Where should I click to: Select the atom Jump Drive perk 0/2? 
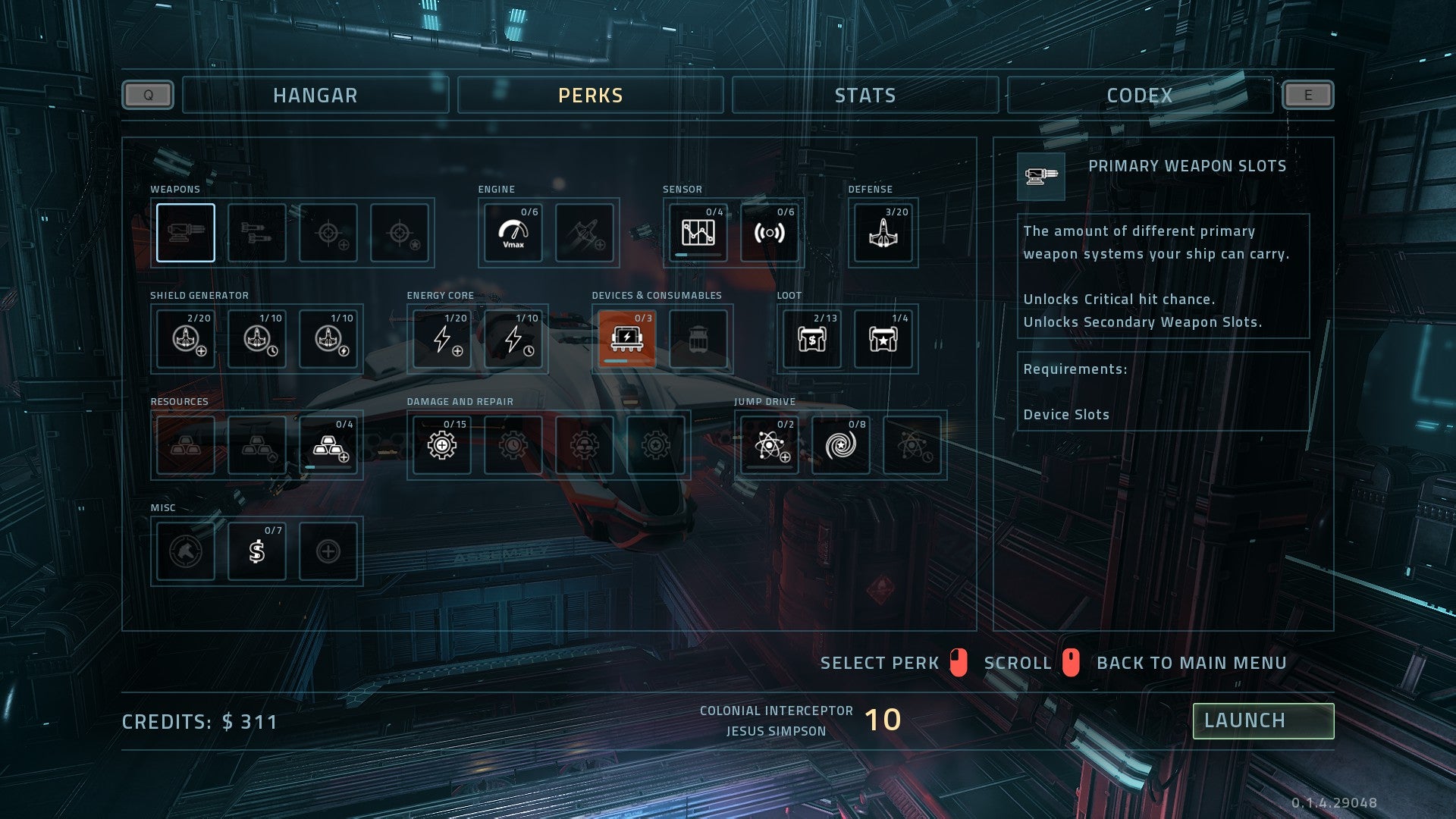tap(769, 445)
